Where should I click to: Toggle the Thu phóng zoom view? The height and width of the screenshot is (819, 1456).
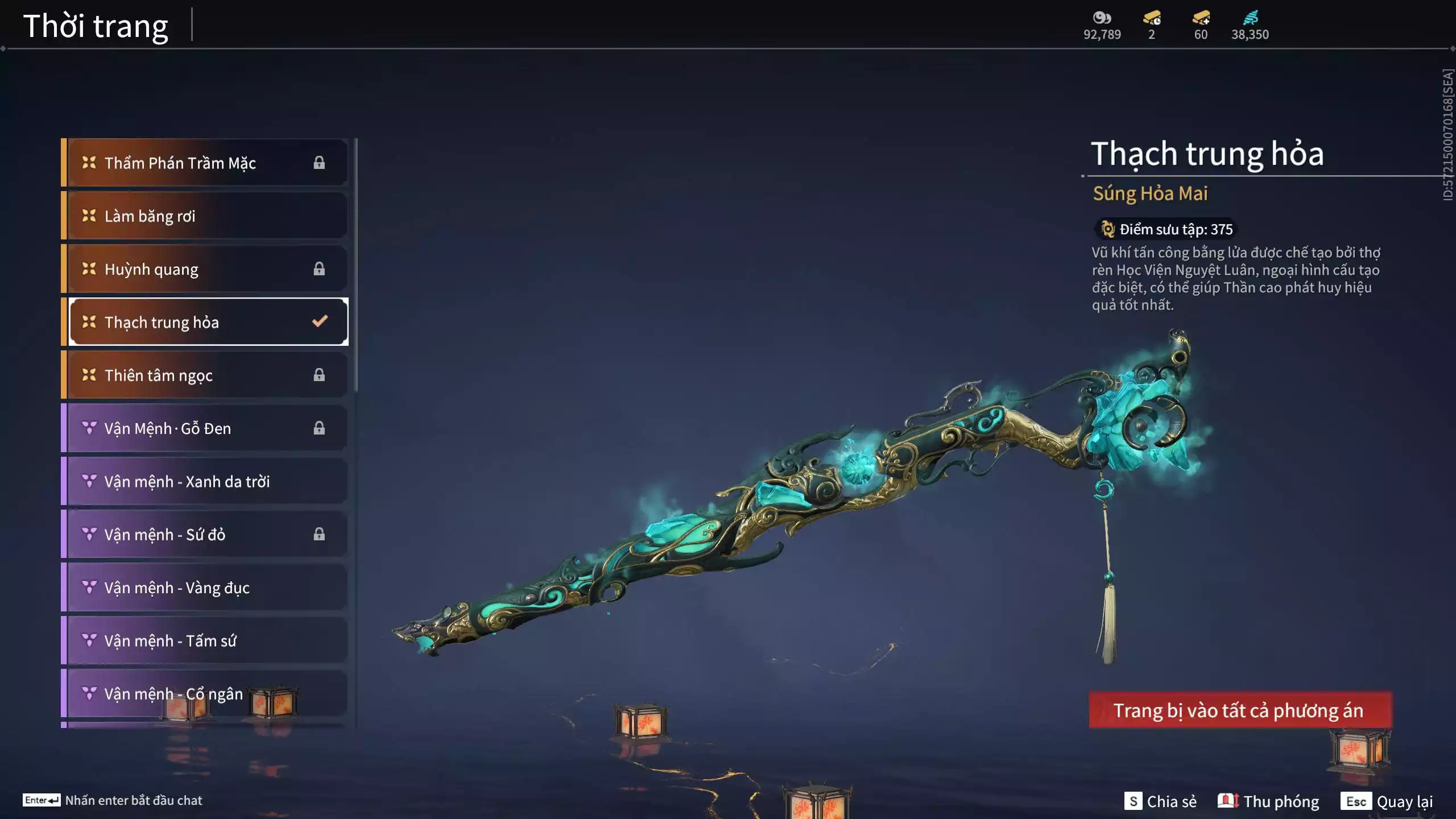(1268, 801)
